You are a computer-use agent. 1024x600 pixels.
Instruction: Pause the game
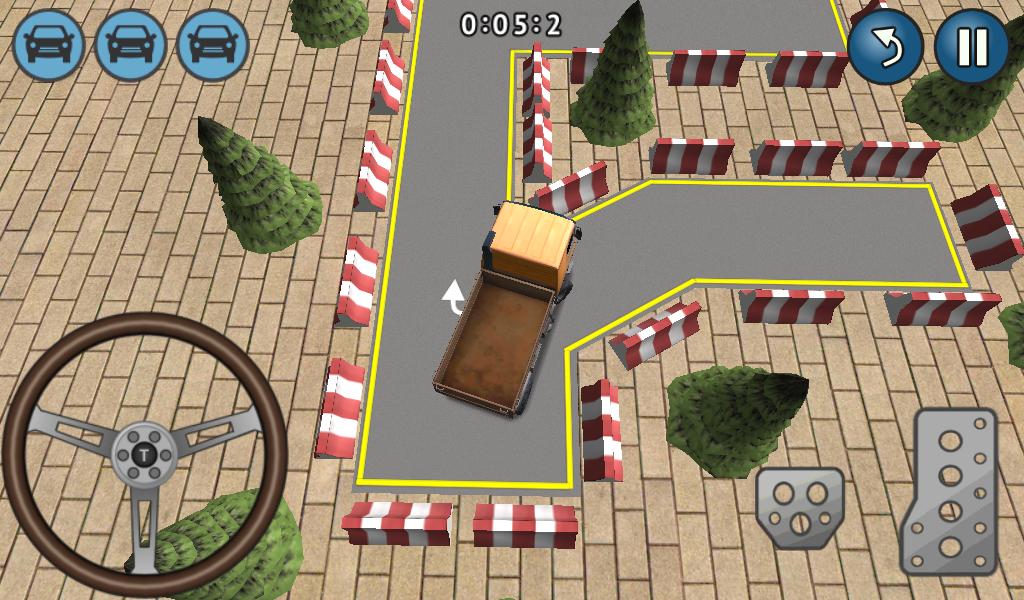(971, 46)
